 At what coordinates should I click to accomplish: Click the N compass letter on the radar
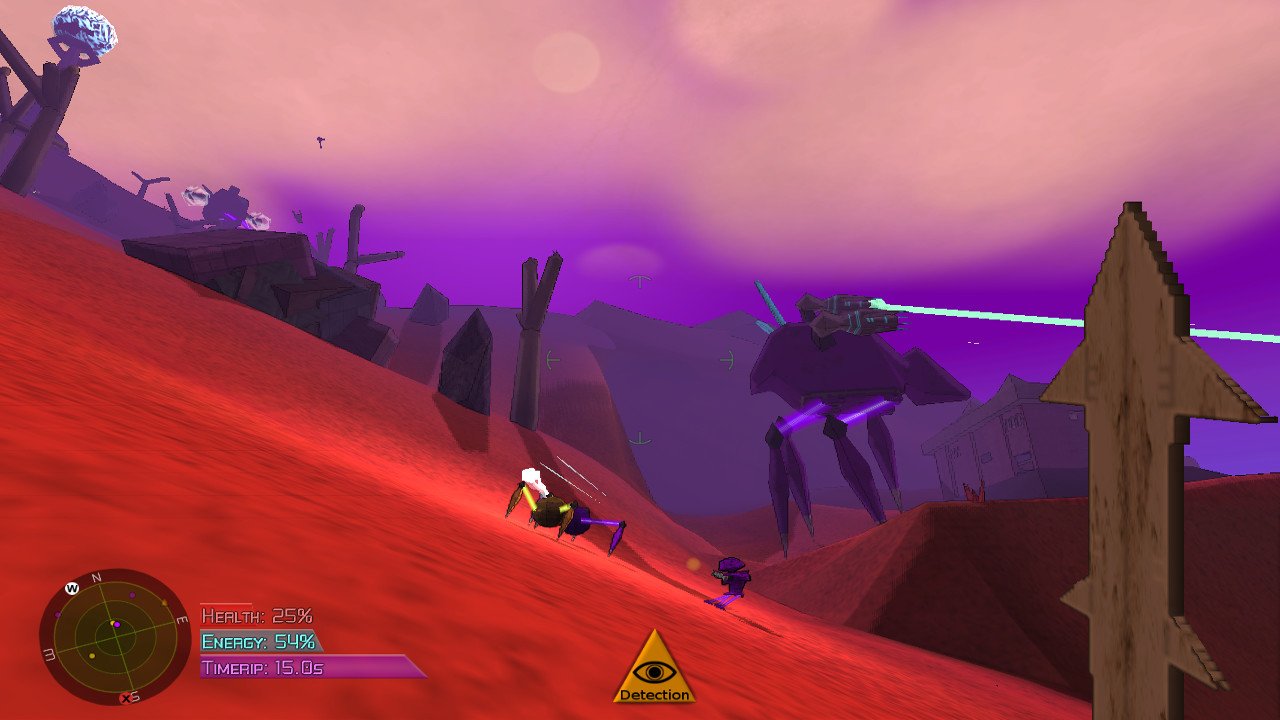(96, 578)
